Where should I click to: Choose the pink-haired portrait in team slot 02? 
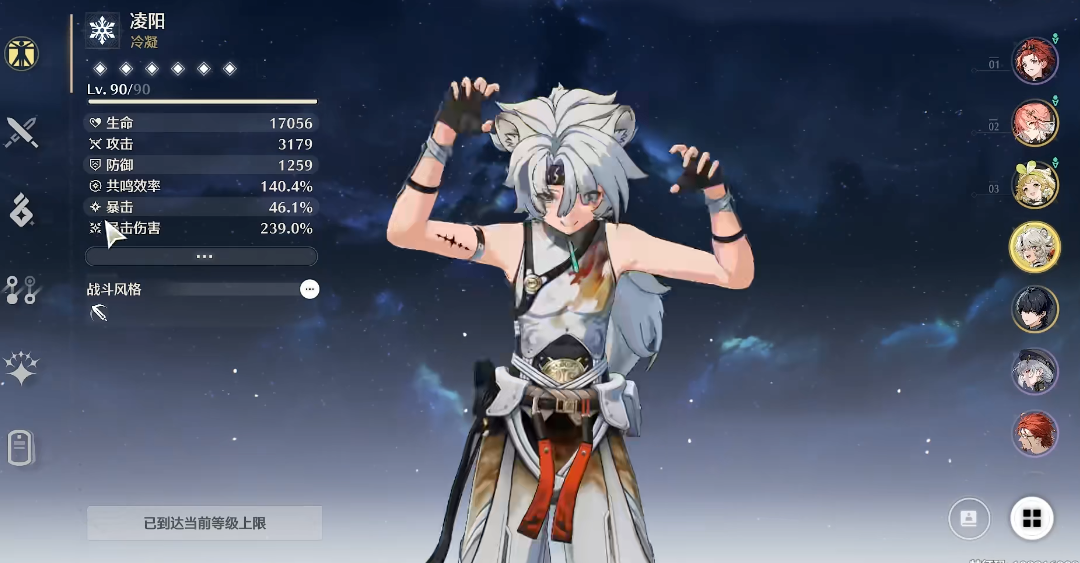point(1034,124)
